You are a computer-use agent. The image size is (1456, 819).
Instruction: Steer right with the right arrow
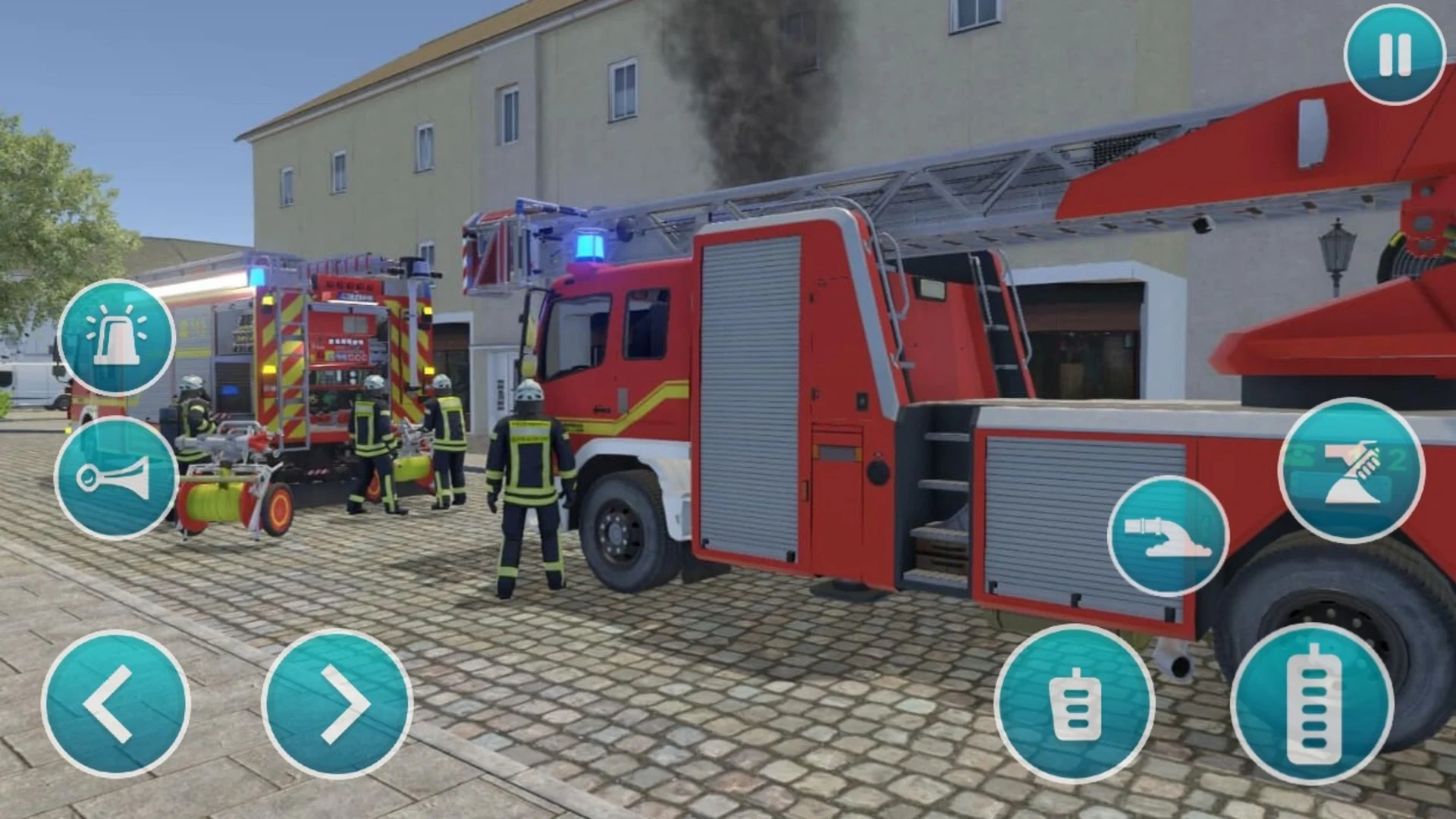337,703
